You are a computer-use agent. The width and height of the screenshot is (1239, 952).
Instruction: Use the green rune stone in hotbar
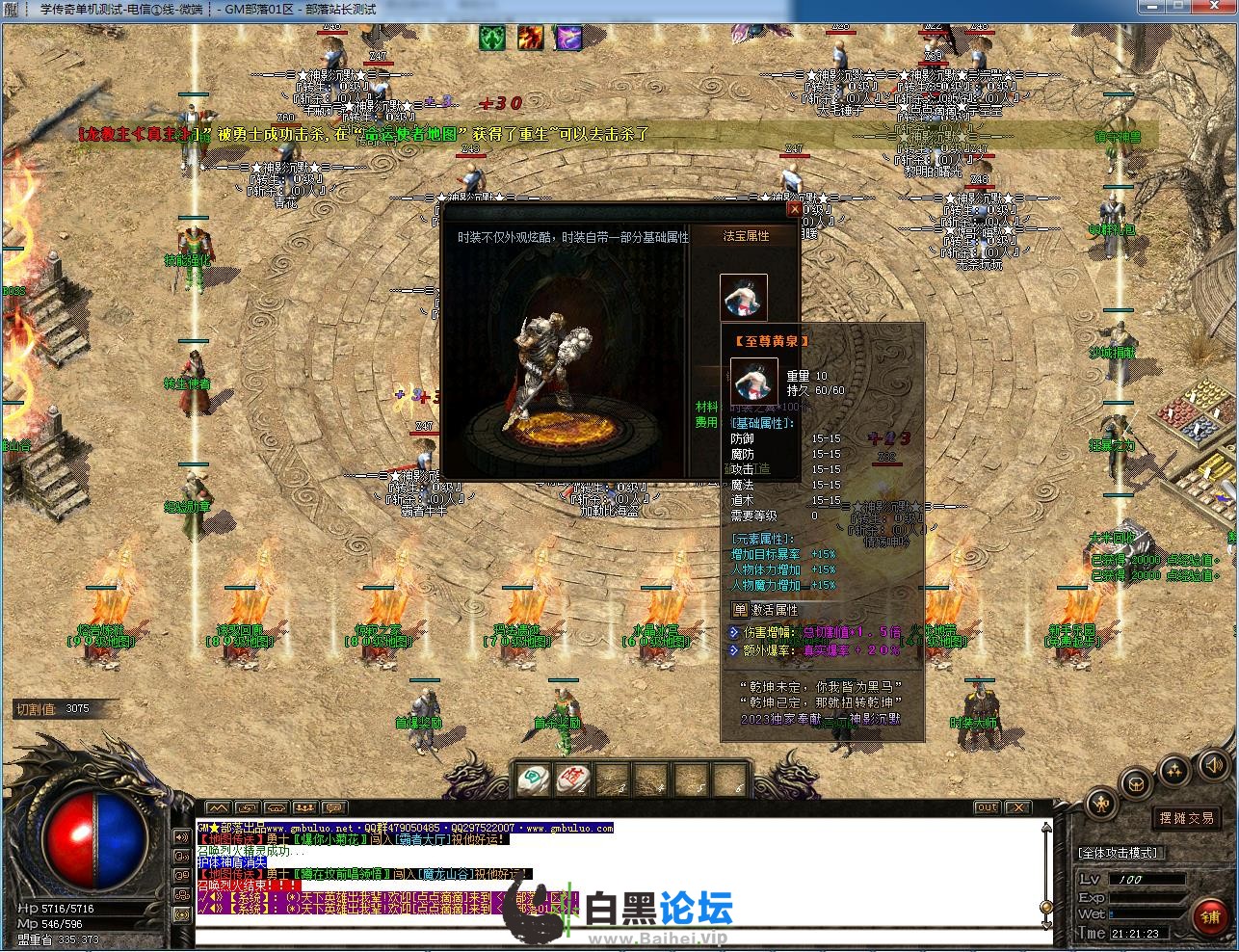(531, 779)
